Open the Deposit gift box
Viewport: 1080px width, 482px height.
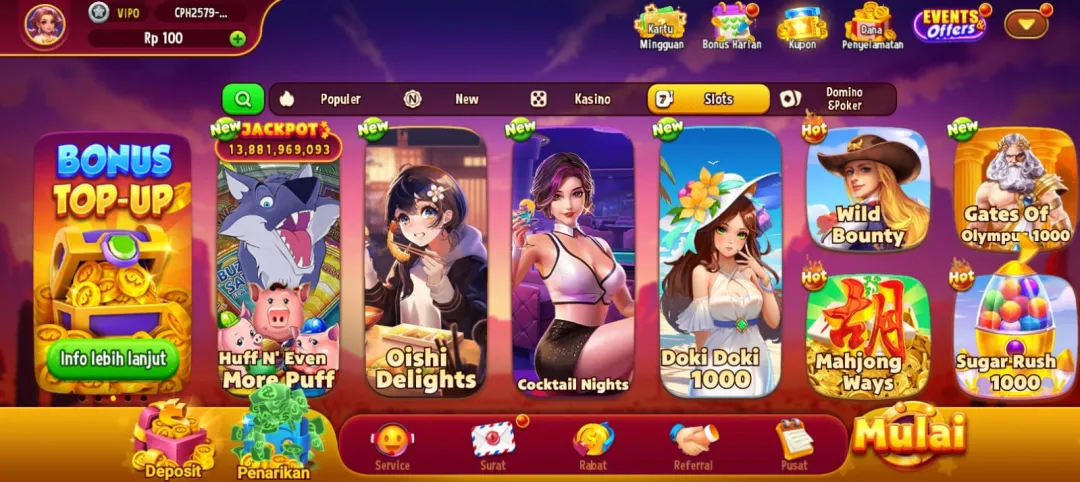(171, 442)
